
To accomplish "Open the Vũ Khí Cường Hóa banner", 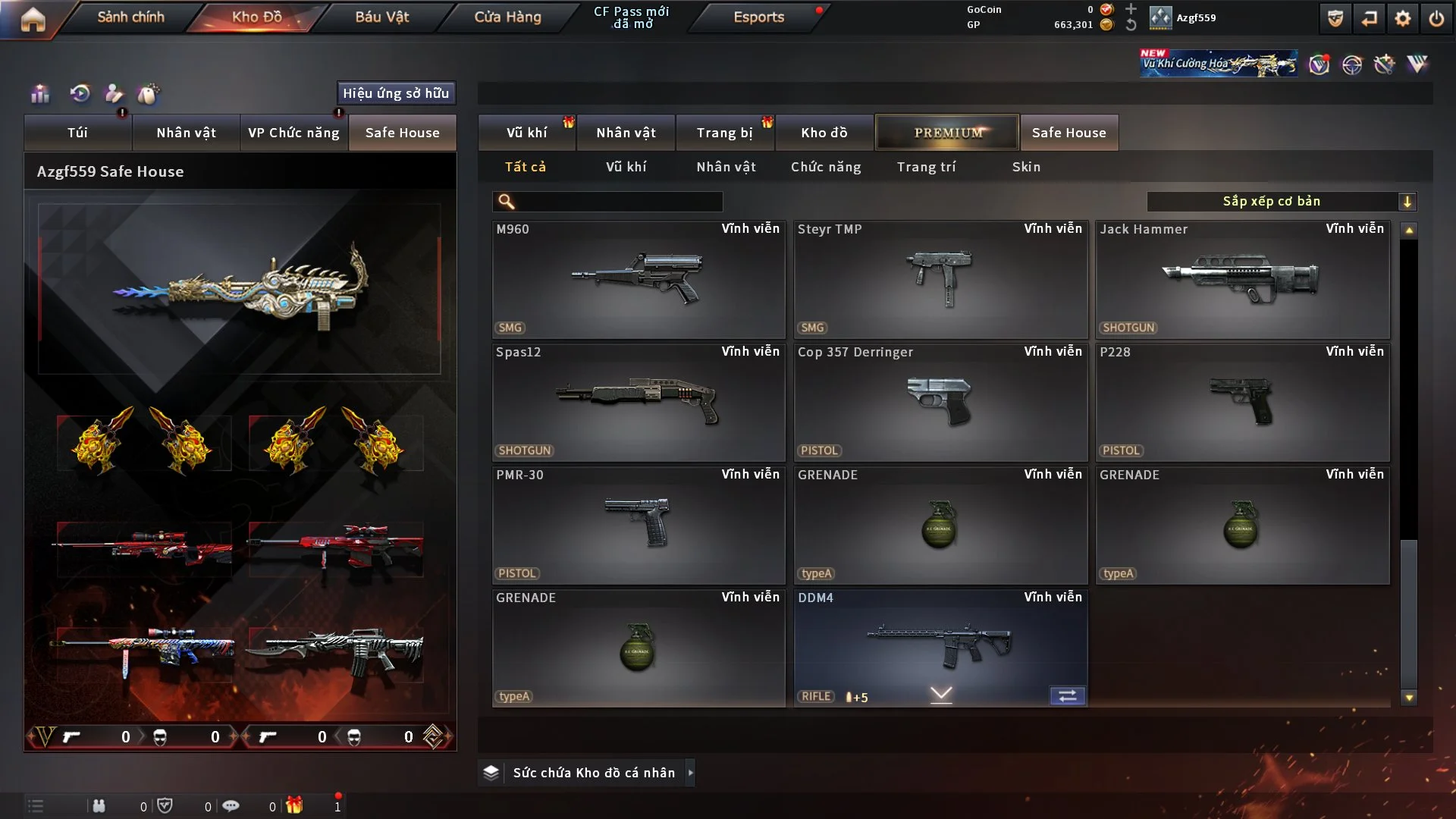I will pyautogui.click(x=1218, y=64).
